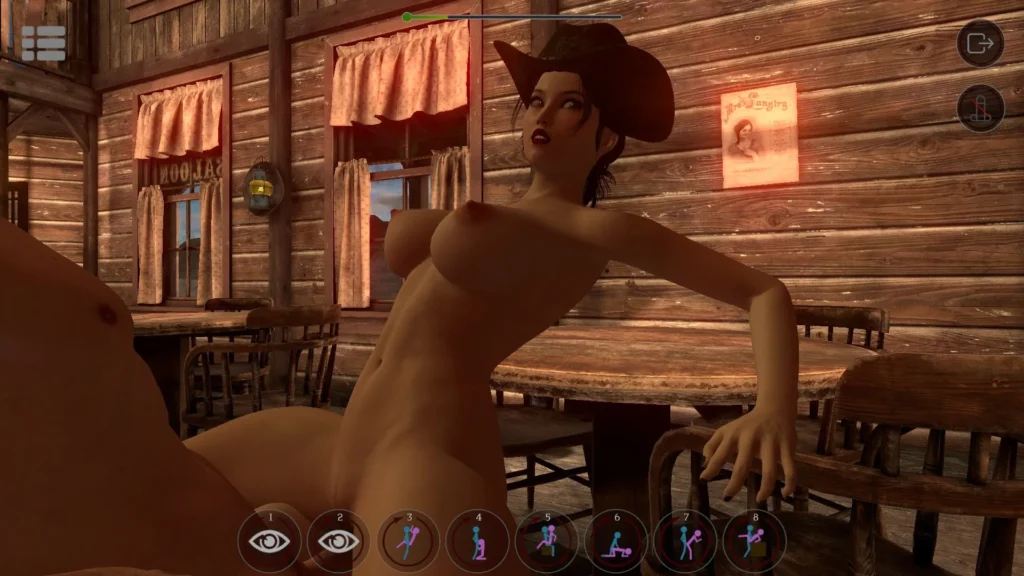Choose the pose button numbered 5
The width and height of the screenshot is (1024, 576).
(x=547, y=541)
